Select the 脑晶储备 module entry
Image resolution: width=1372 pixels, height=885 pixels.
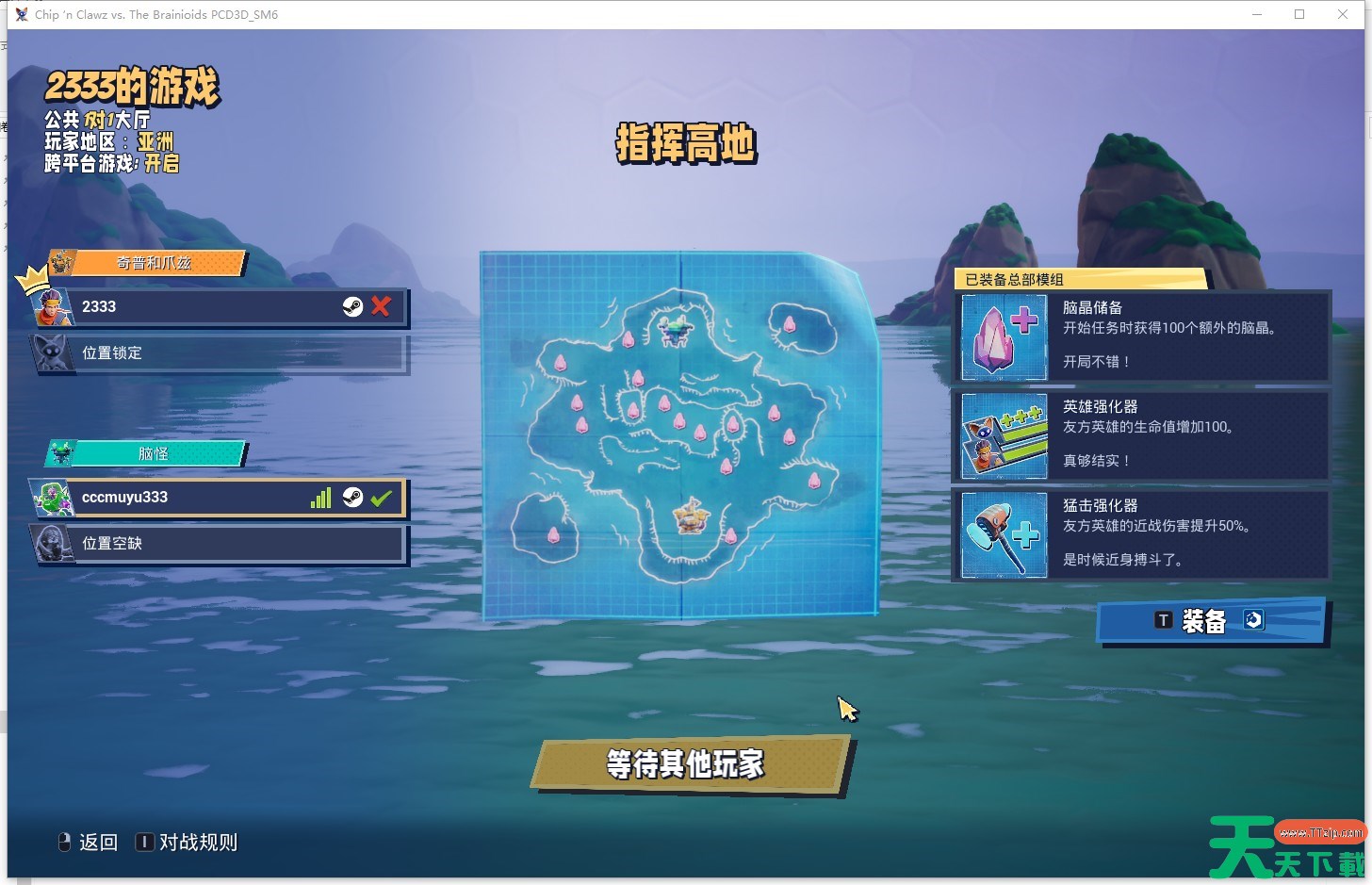[1141, 336]
